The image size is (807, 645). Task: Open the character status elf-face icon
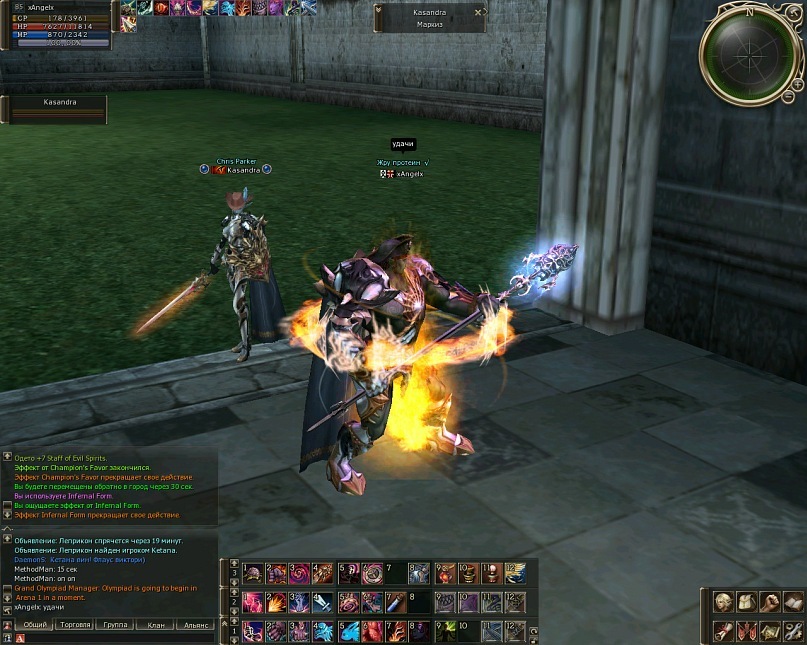click(722, 602)
